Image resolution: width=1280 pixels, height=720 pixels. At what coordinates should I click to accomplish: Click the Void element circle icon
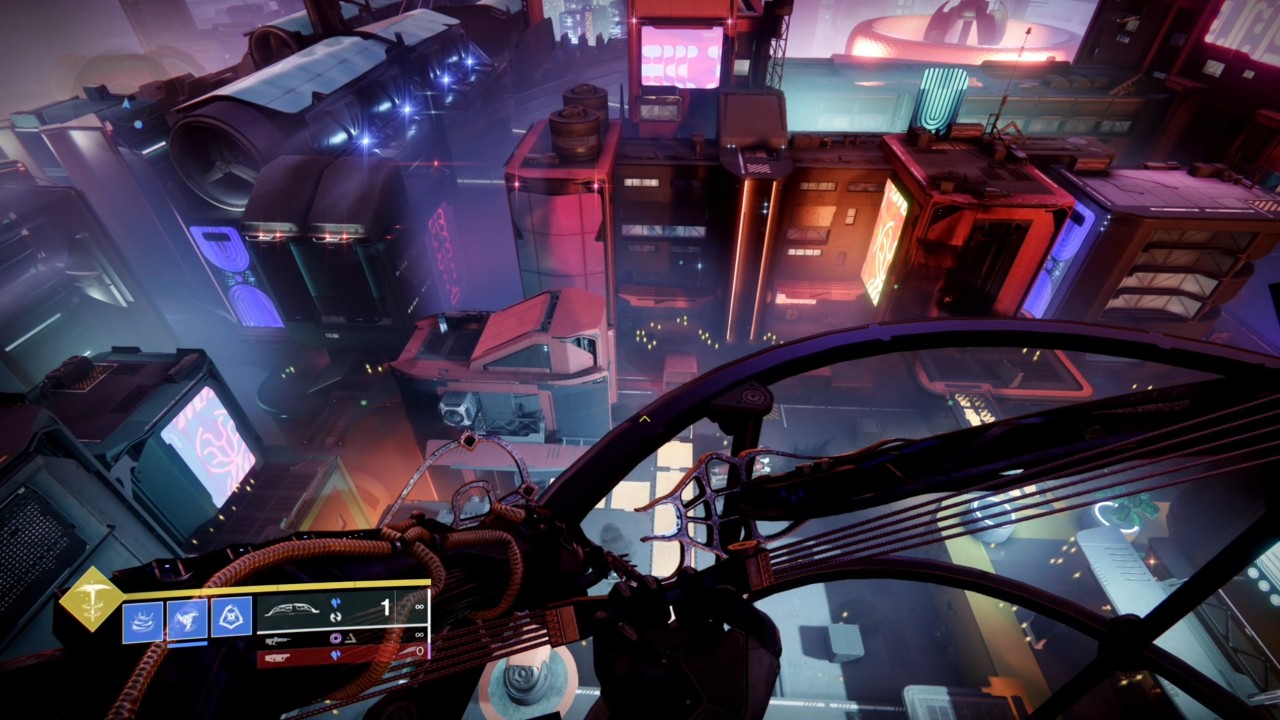click(x=335, y=638)
